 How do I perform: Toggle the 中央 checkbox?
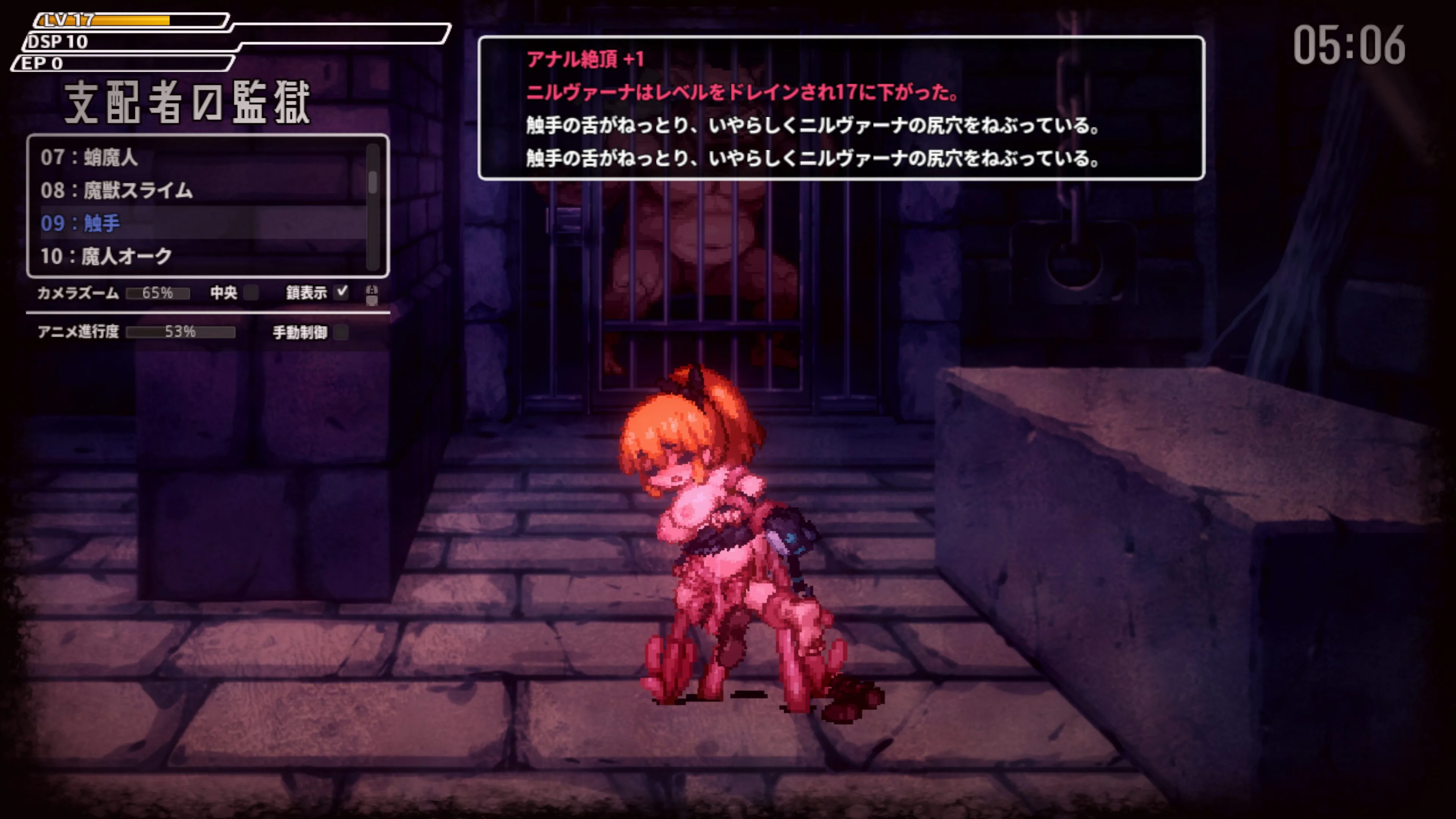pos(251,292)
